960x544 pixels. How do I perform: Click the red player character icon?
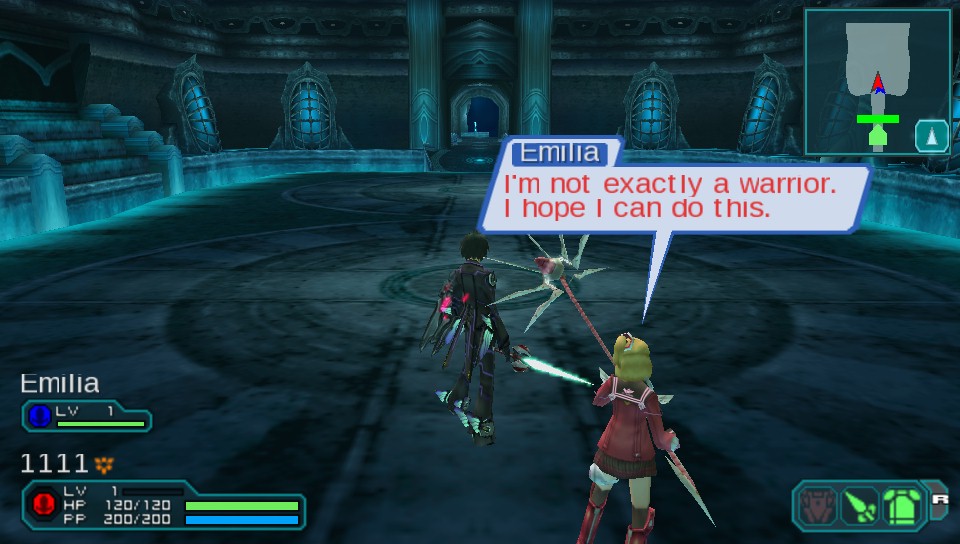pos(43,503)
